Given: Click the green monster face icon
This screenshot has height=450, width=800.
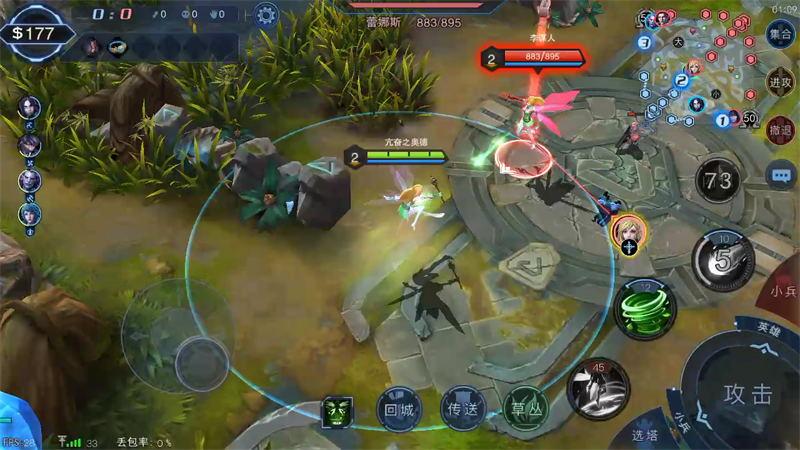Looking at the screenshot, I should 336,410.
